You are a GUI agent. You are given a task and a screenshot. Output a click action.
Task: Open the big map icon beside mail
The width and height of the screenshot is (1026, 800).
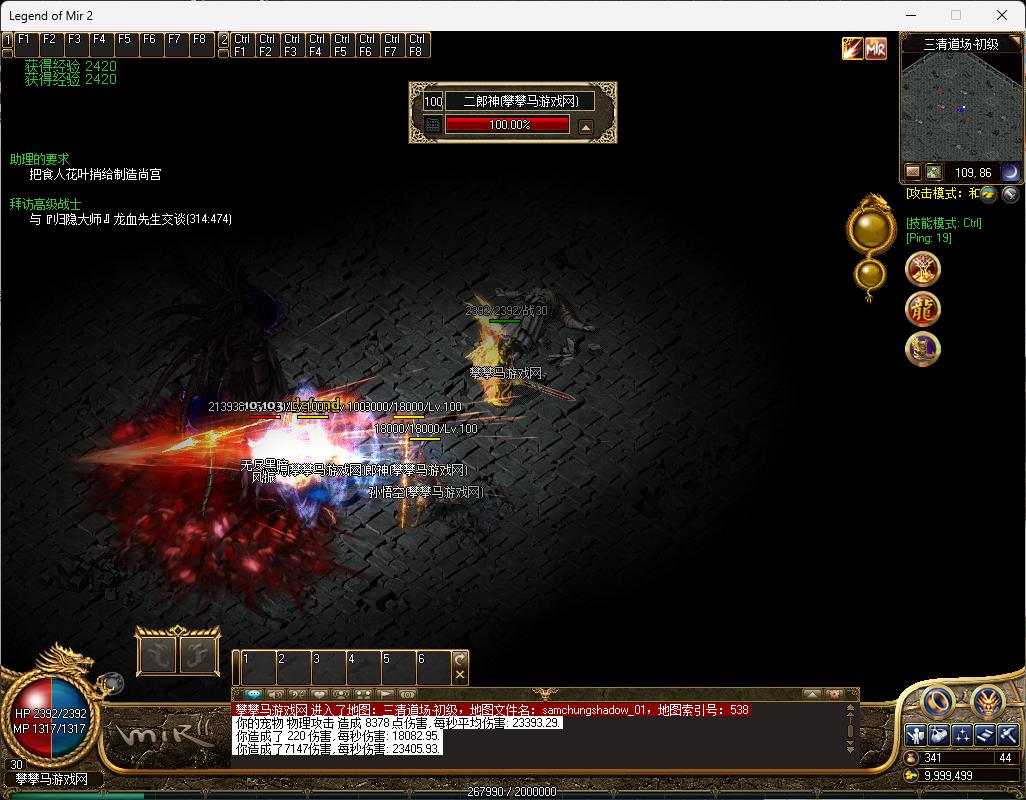[933, 172]
